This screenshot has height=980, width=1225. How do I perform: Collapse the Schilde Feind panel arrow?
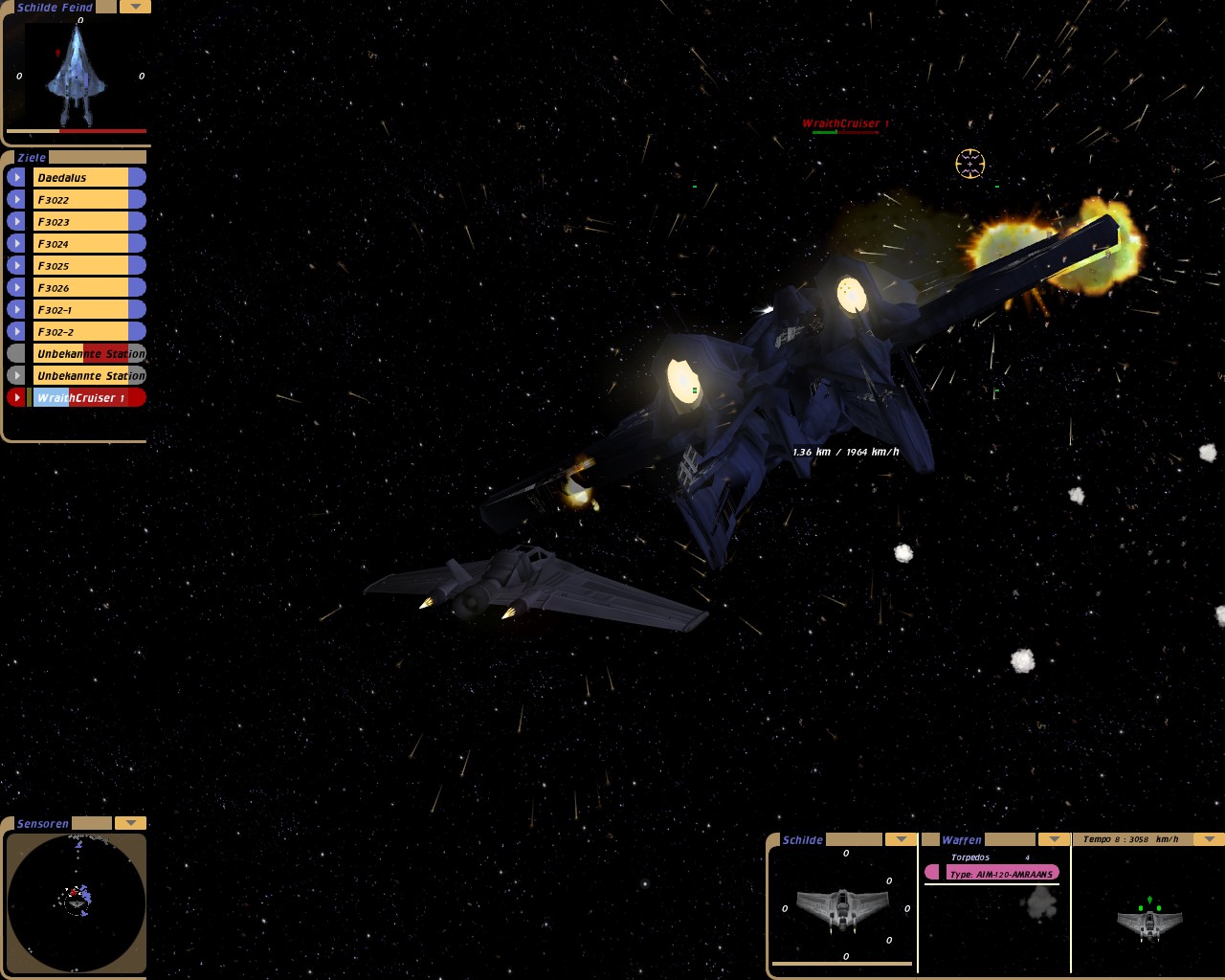pos(135,7)
